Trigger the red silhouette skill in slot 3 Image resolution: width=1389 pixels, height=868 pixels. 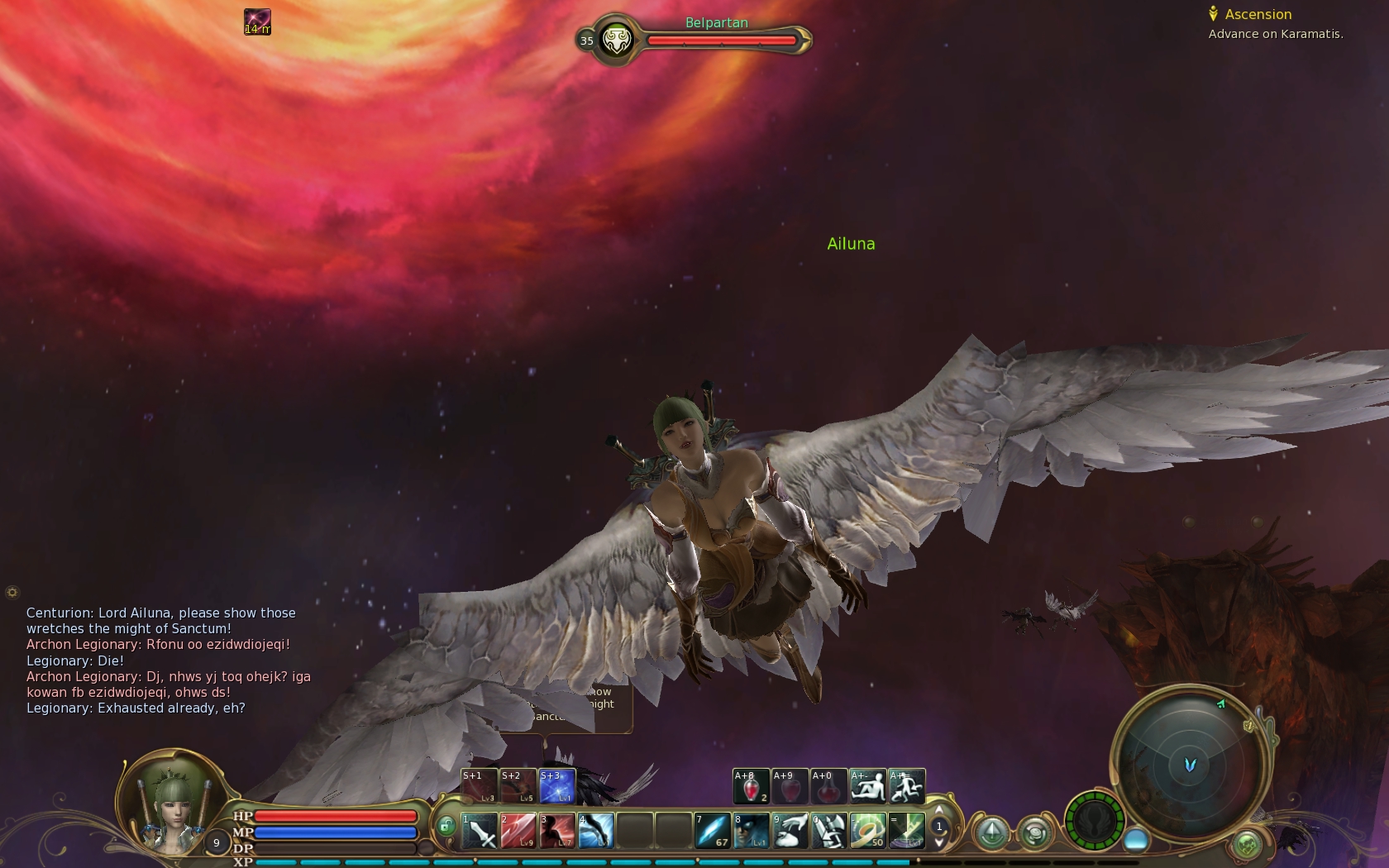point(556,831)
